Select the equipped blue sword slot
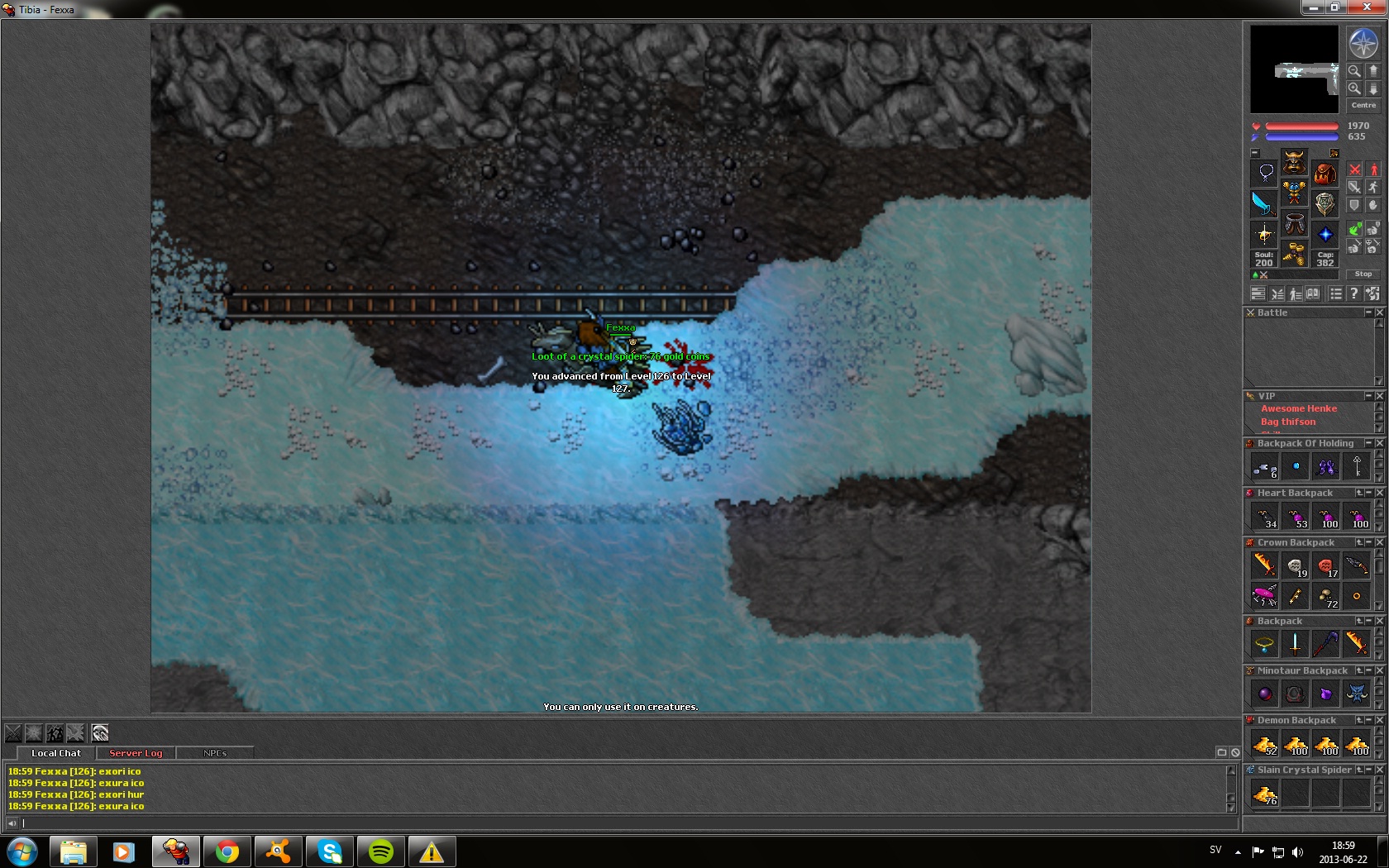Image resolution: width=1389 pixels, height=868 pixels. (x=1263, y=203)
